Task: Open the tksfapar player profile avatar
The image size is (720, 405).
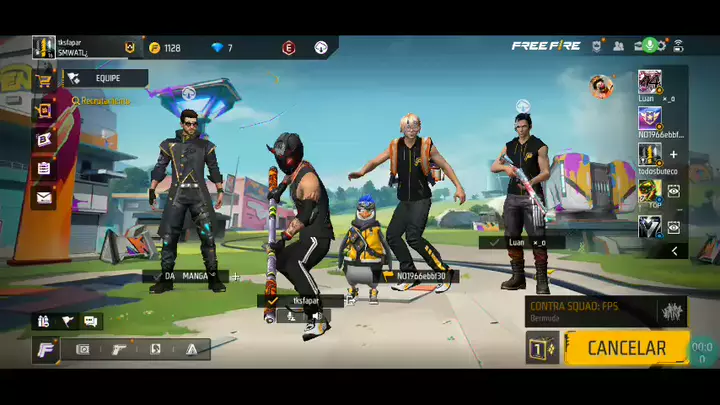Action: click(43, 47)
